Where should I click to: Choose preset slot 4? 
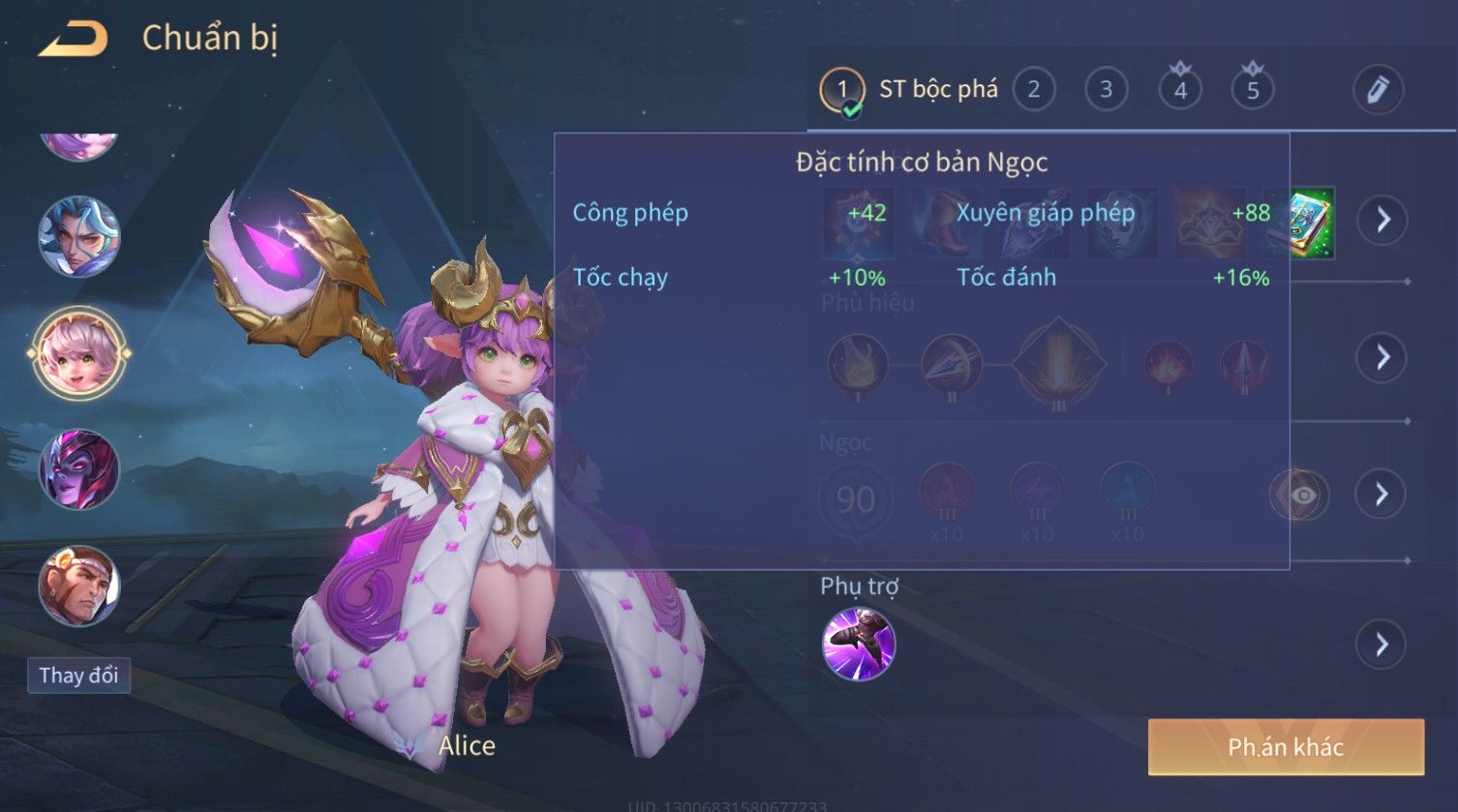(x=1179, y=90)
